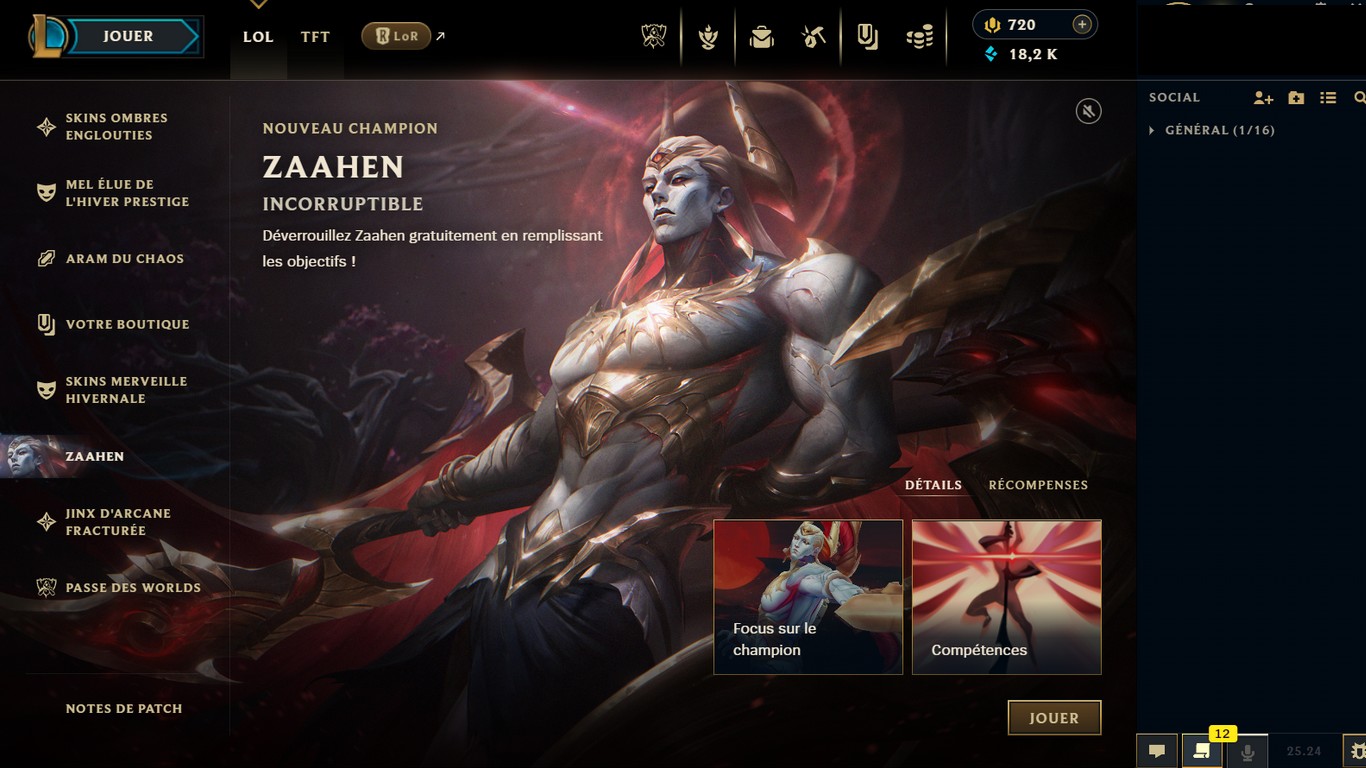Open the ARAM du Chaos entry
This screenshot has width=1366, height=768.
tap(124, 259)
